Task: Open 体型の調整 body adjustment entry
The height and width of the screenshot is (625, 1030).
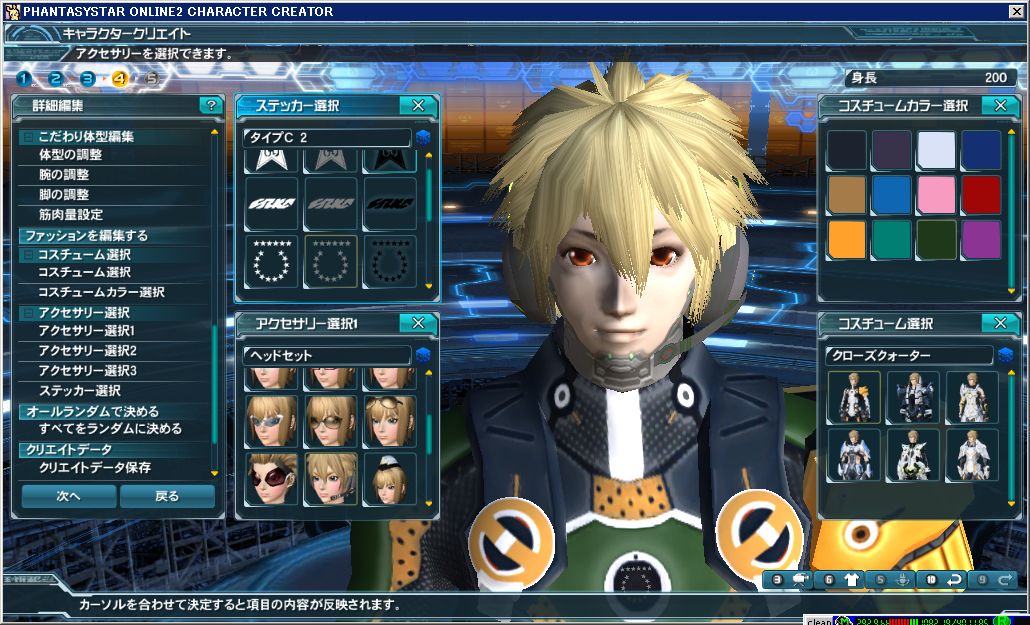Action: pos(70,155)
